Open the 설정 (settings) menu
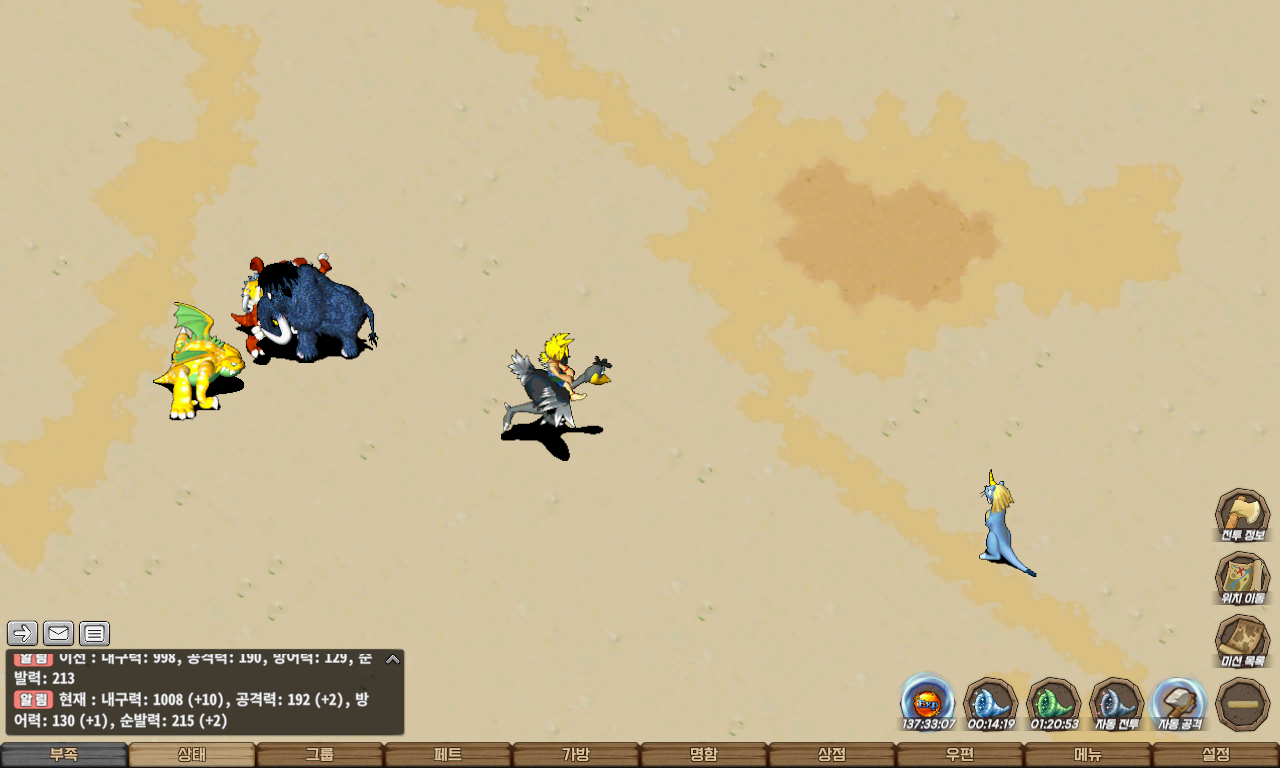The height and width of the screenshot is (768, 1280). [1216, 755]
